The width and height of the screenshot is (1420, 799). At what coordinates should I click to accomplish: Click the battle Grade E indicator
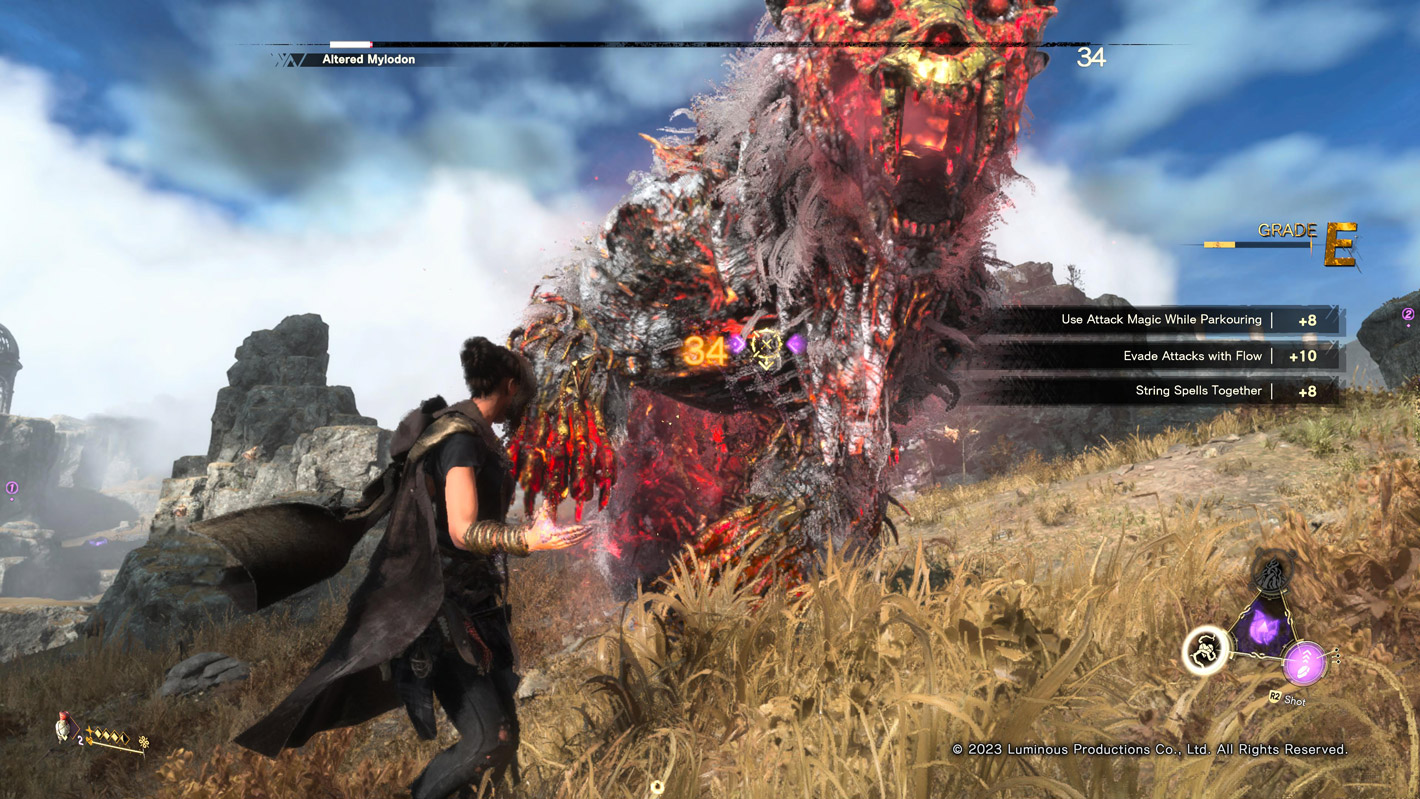coord(1338,244)
